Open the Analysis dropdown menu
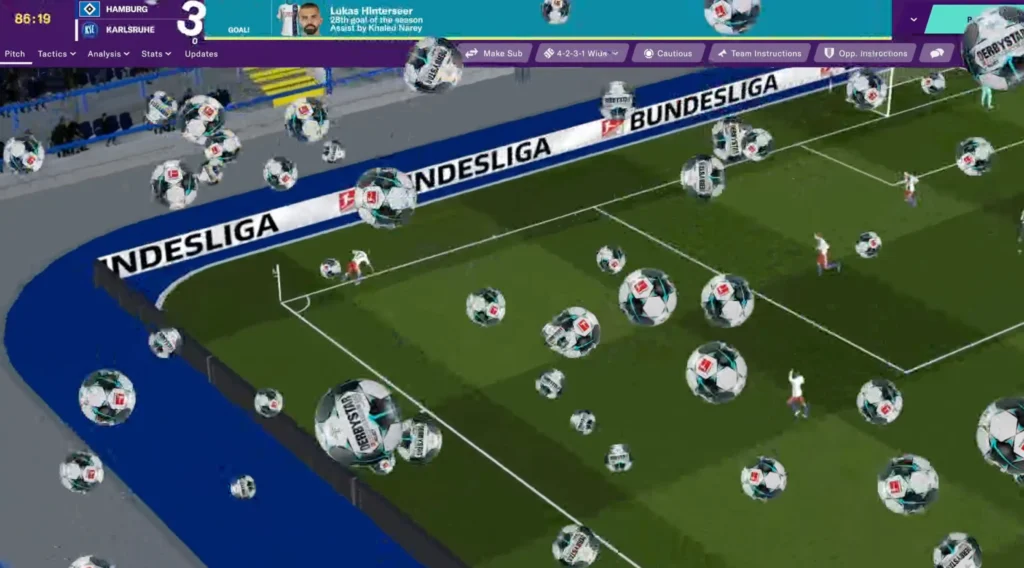 (x=108, y=54)
